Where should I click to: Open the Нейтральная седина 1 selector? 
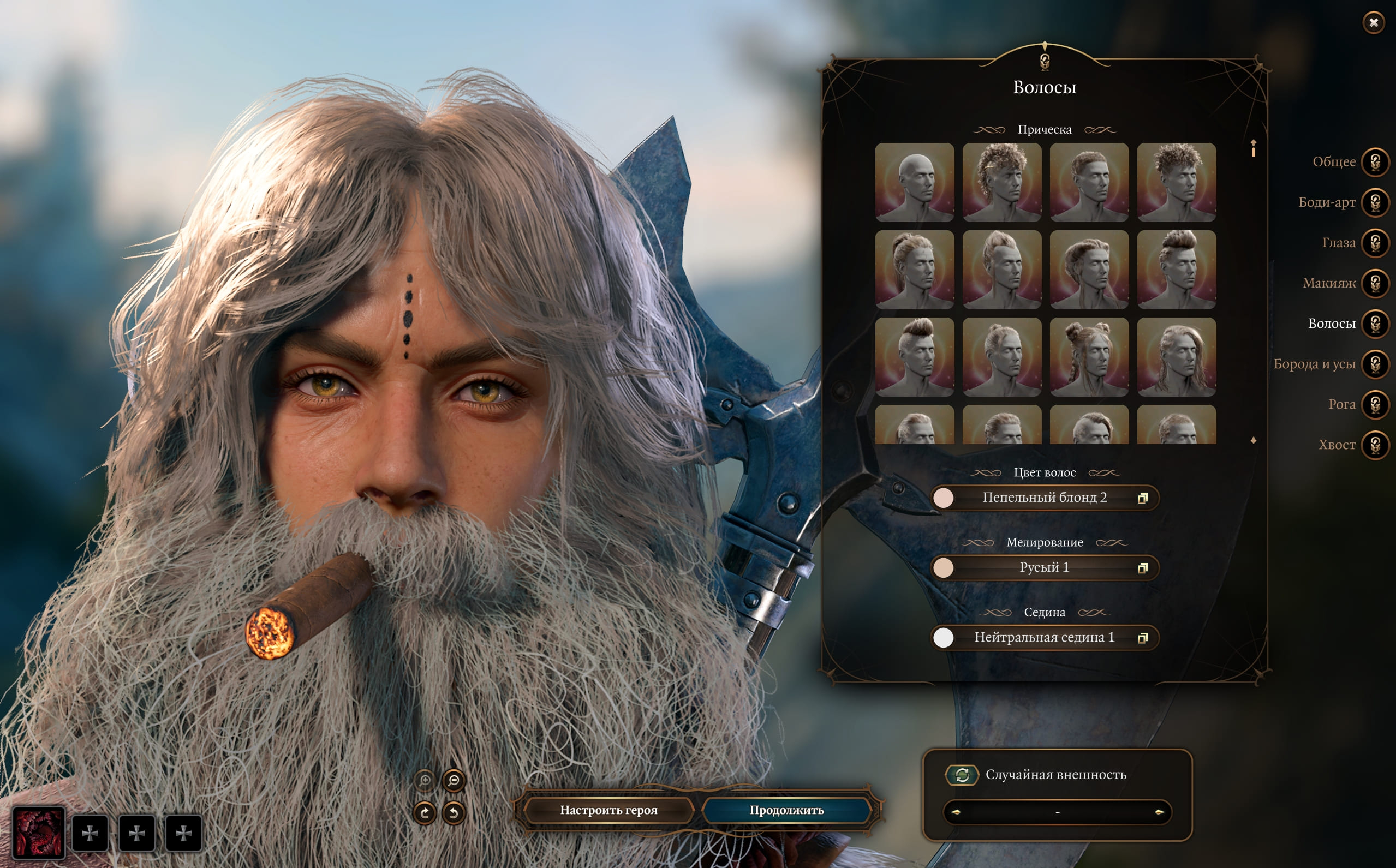pyautogui.click(x=1044, y=637)
